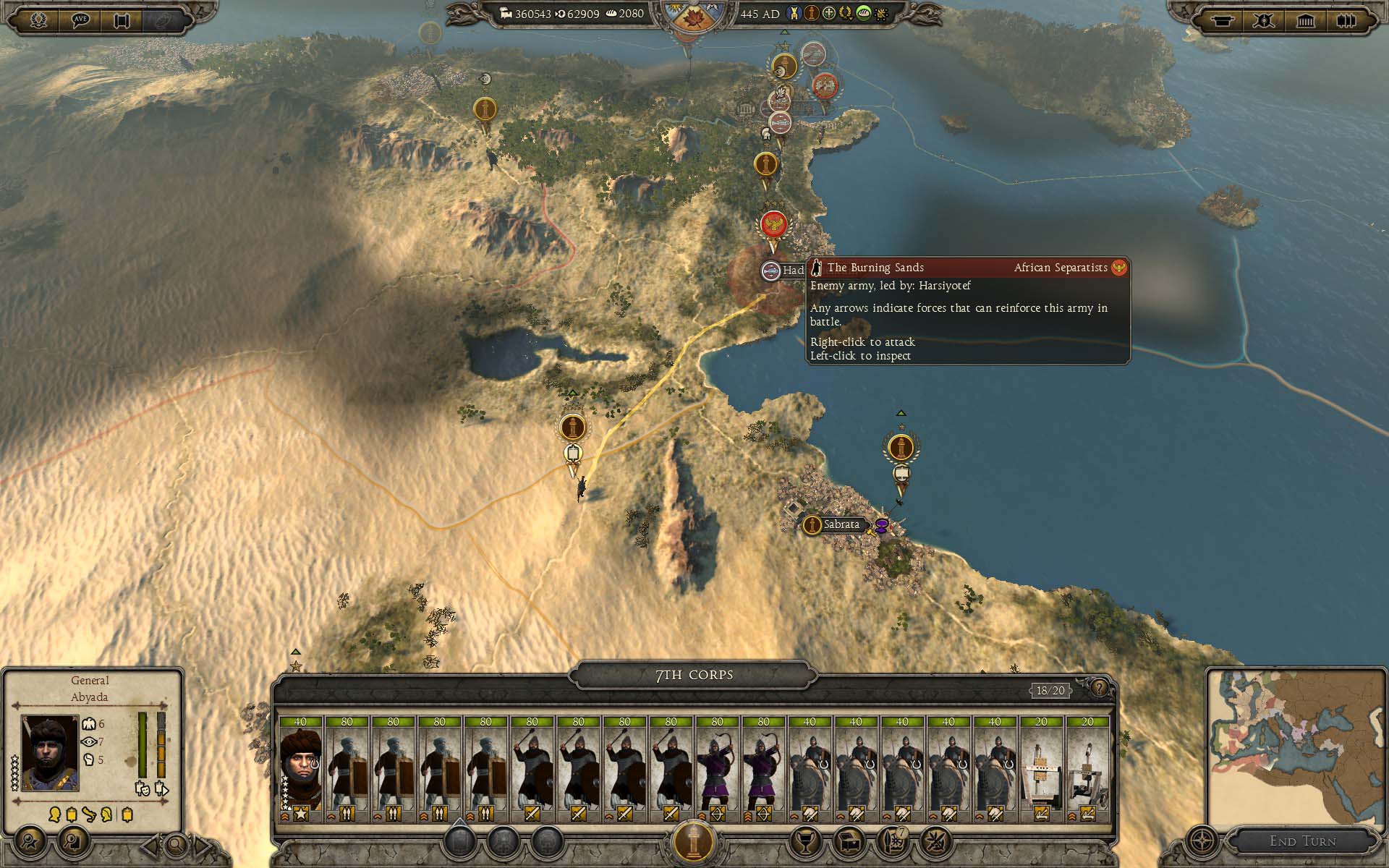Click the diplomacy speech bubble button
1389x868 pixels.
(80, 20)
